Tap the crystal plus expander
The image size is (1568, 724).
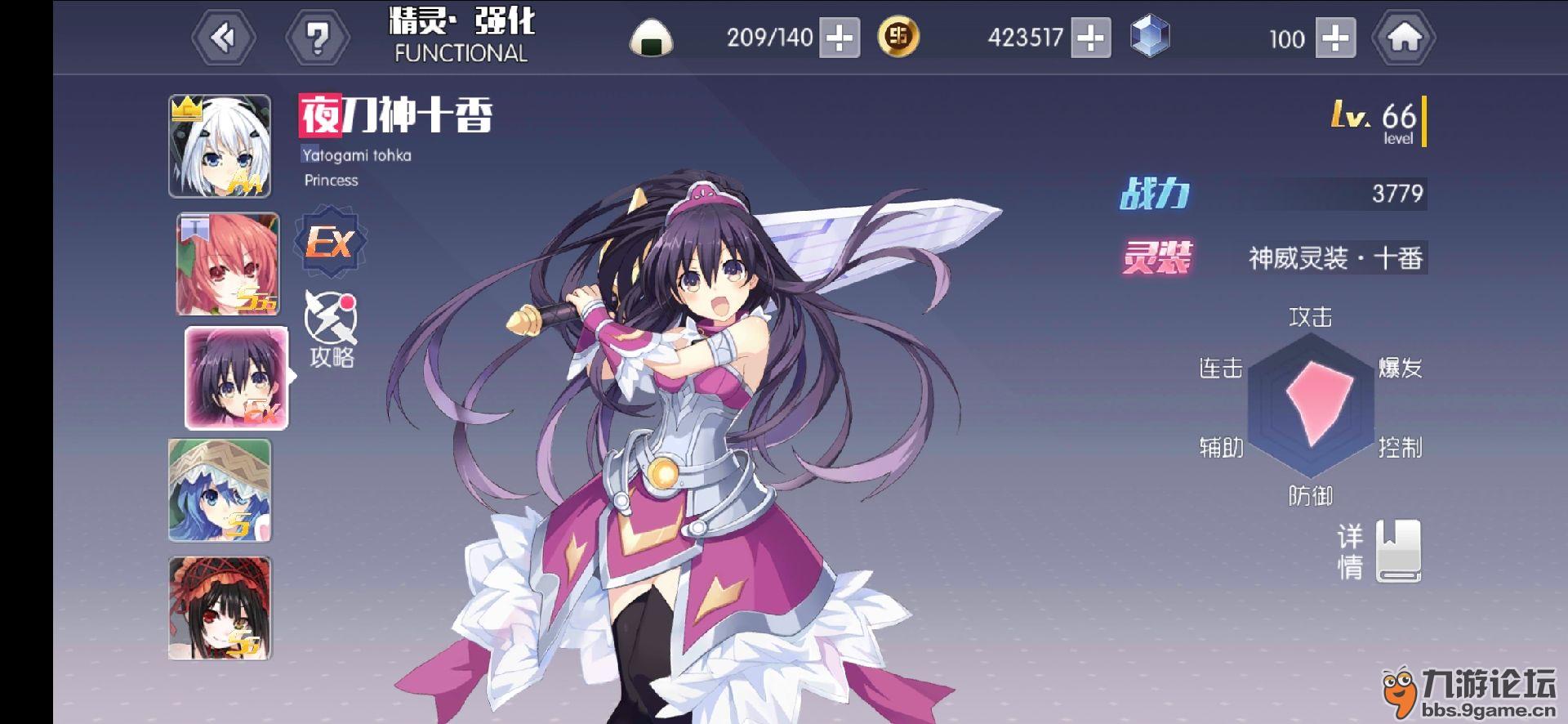1336,38
